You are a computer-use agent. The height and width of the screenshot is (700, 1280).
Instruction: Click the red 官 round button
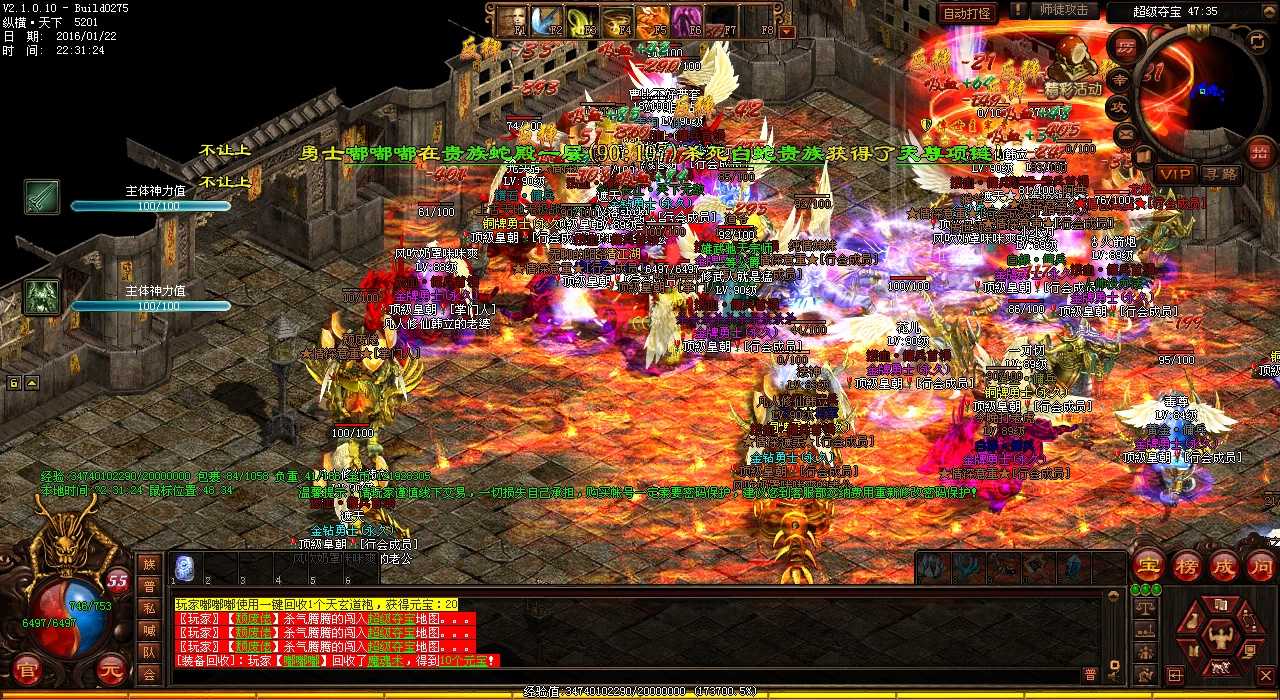coord(26,668)
